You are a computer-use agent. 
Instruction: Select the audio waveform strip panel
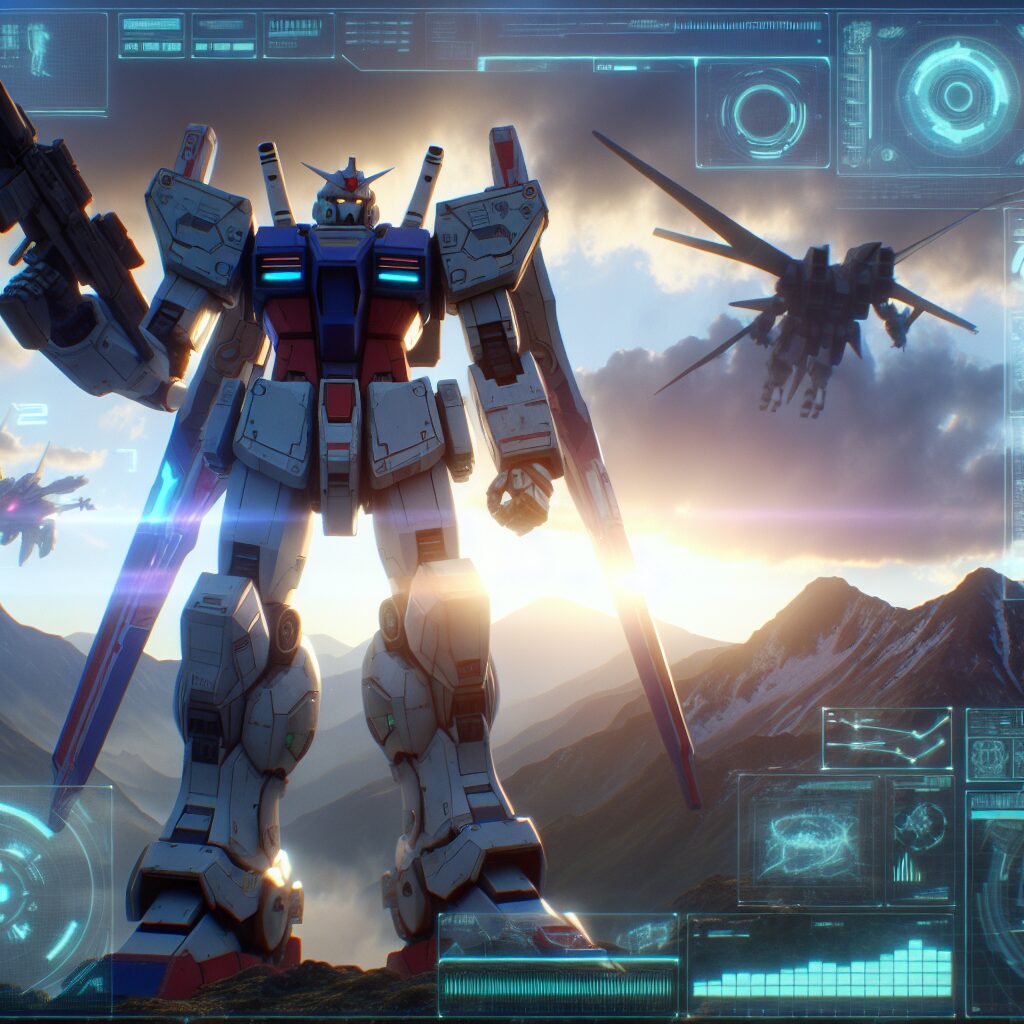tap(557, 965)
